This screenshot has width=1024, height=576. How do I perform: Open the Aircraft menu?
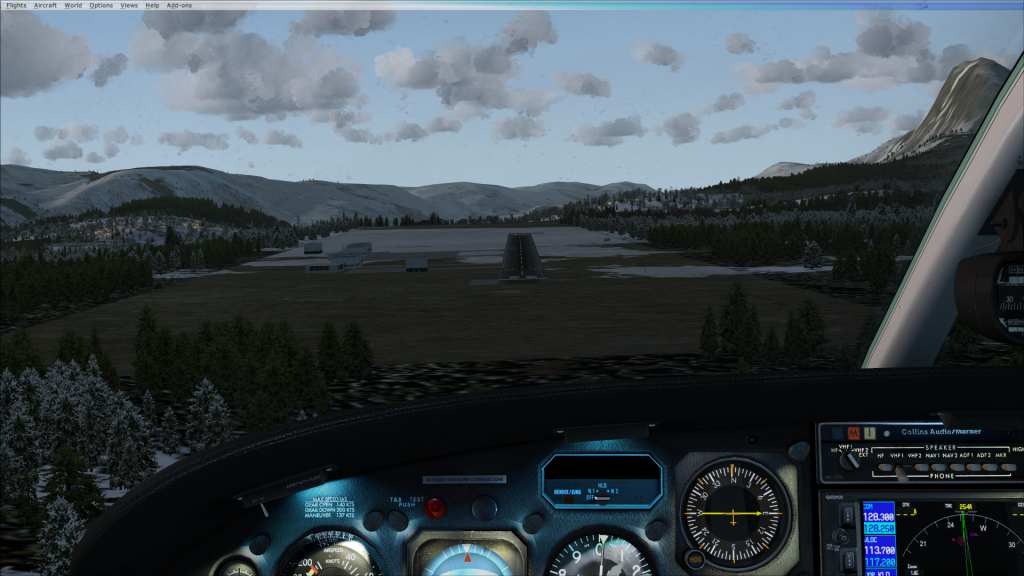45,5
